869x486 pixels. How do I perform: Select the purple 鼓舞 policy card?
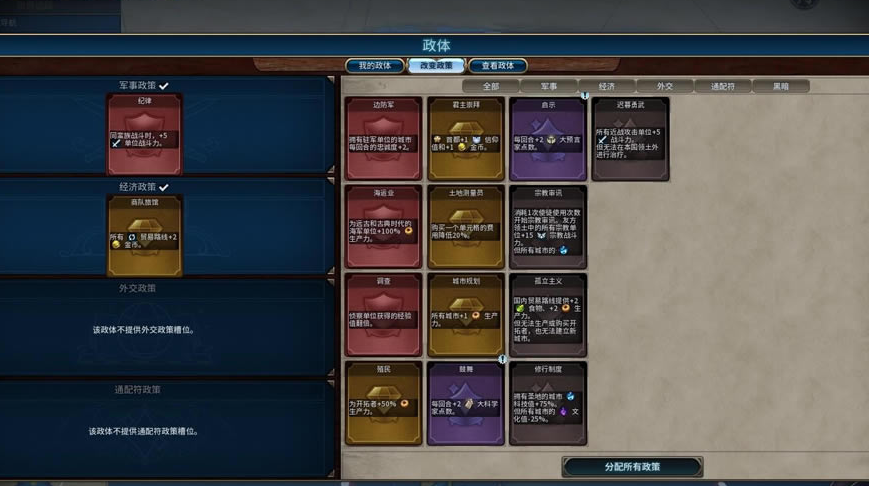[466, 403]
